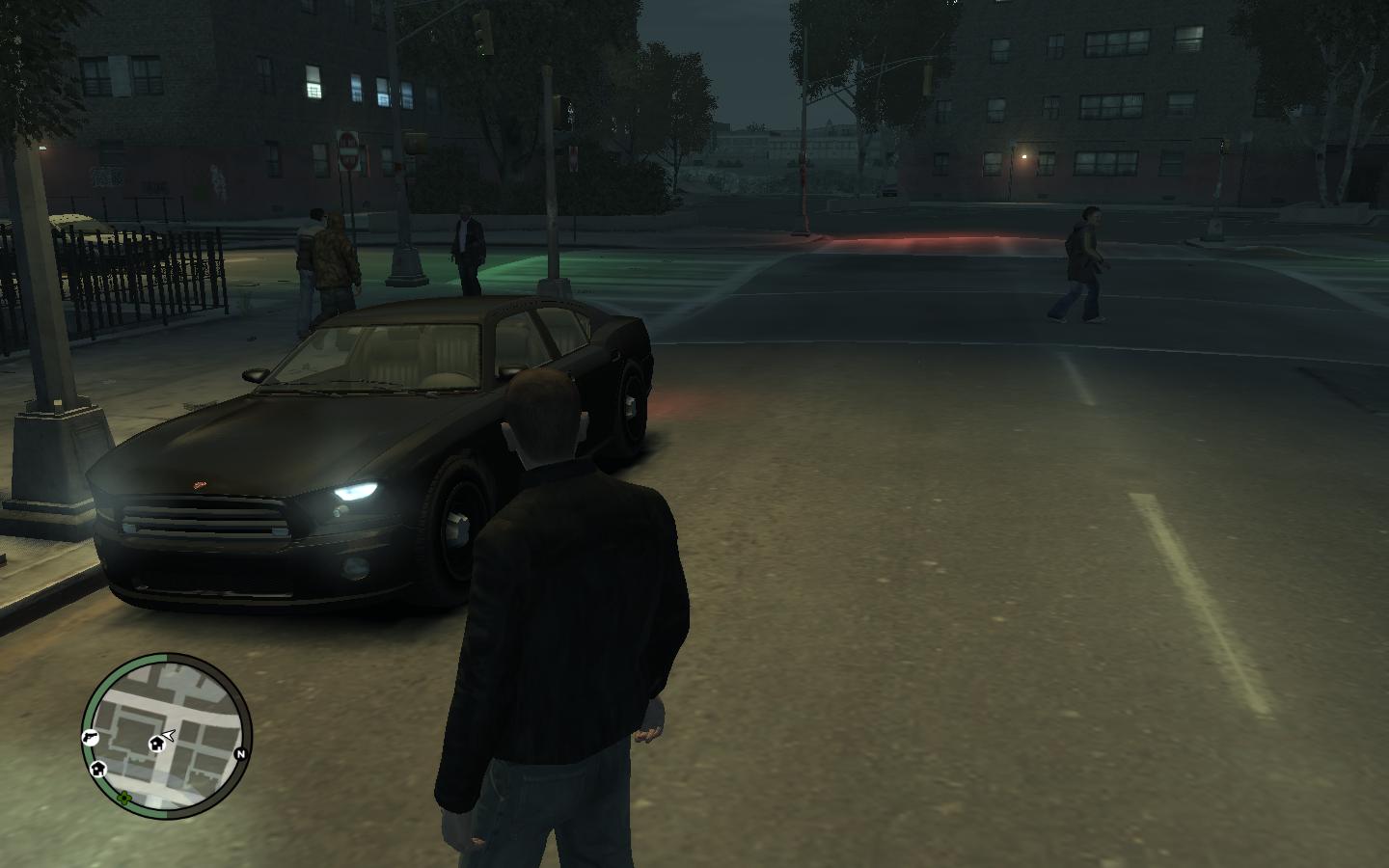Click the north N compass marker
This screenshot has width=1389, height=868.
coord(240,754)
